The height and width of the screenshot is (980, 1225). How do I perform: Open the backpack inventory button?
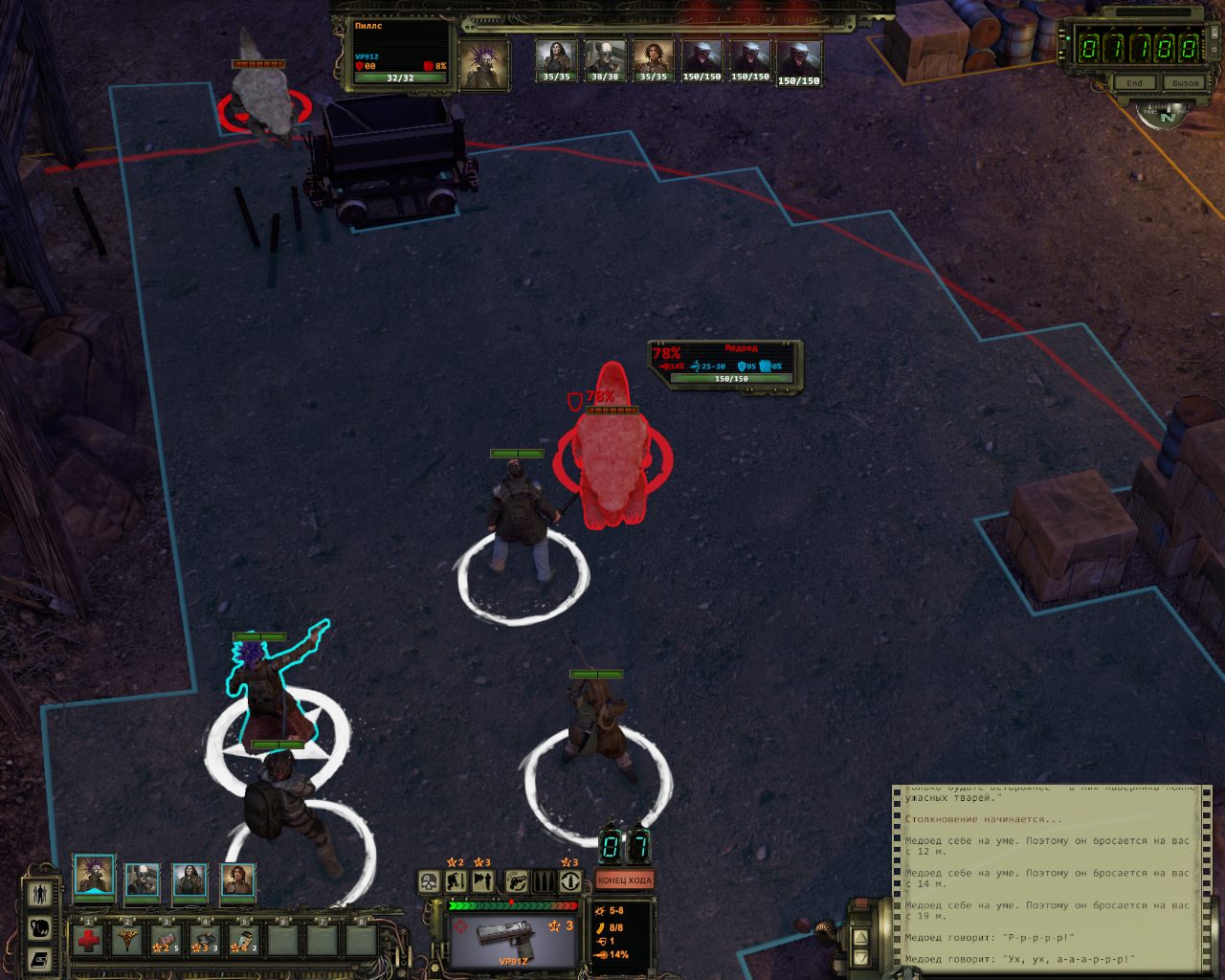[40, 926]
